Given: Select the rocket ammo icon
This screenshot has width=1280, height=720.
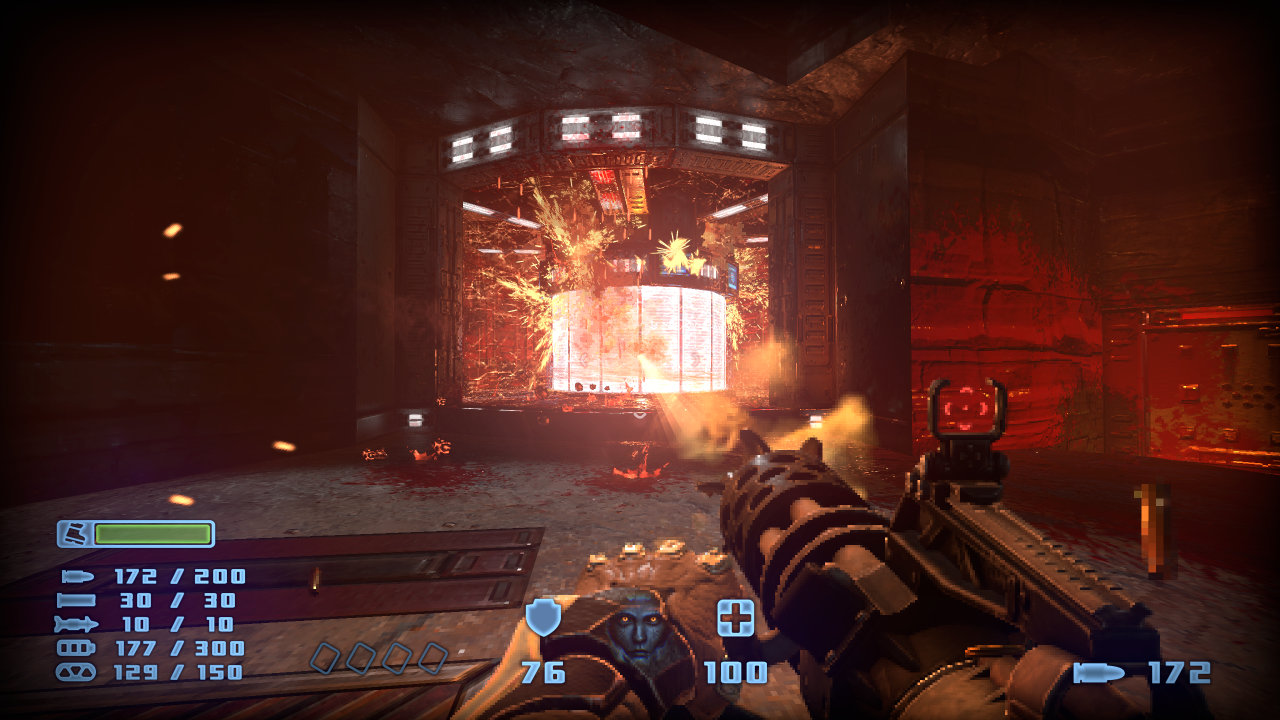Looking at the screenshot, I should [x=77, y=625].
